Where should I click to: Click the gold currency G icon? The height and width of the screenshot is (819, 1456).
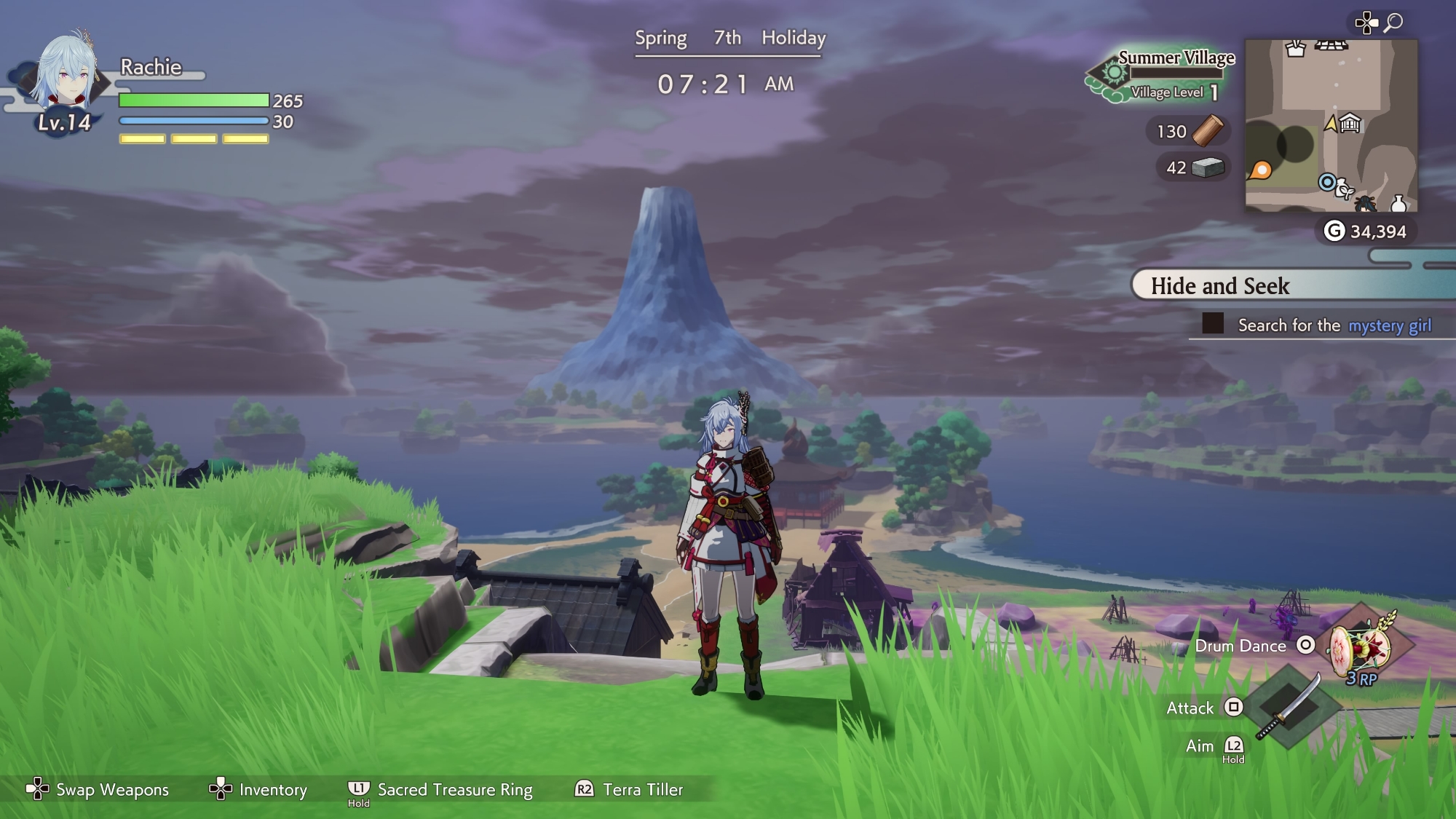(x=1334, y=232)
